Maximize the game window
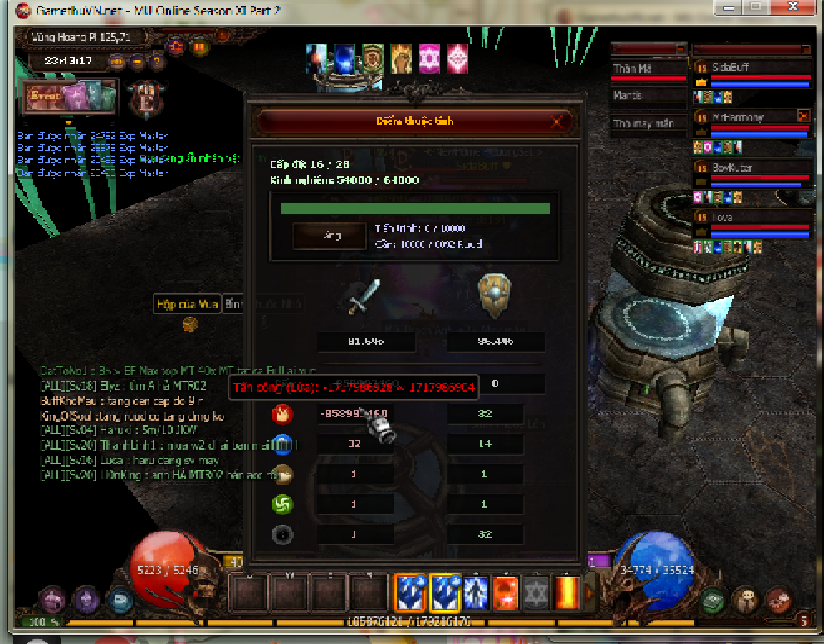 click(x=753, y=8)
